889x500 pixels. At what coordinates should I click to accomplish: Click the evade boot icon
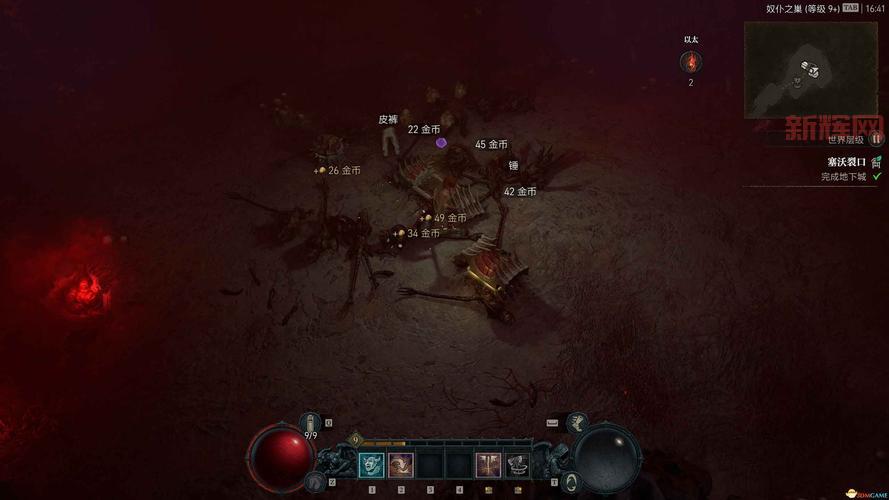[x=314, y=482]
